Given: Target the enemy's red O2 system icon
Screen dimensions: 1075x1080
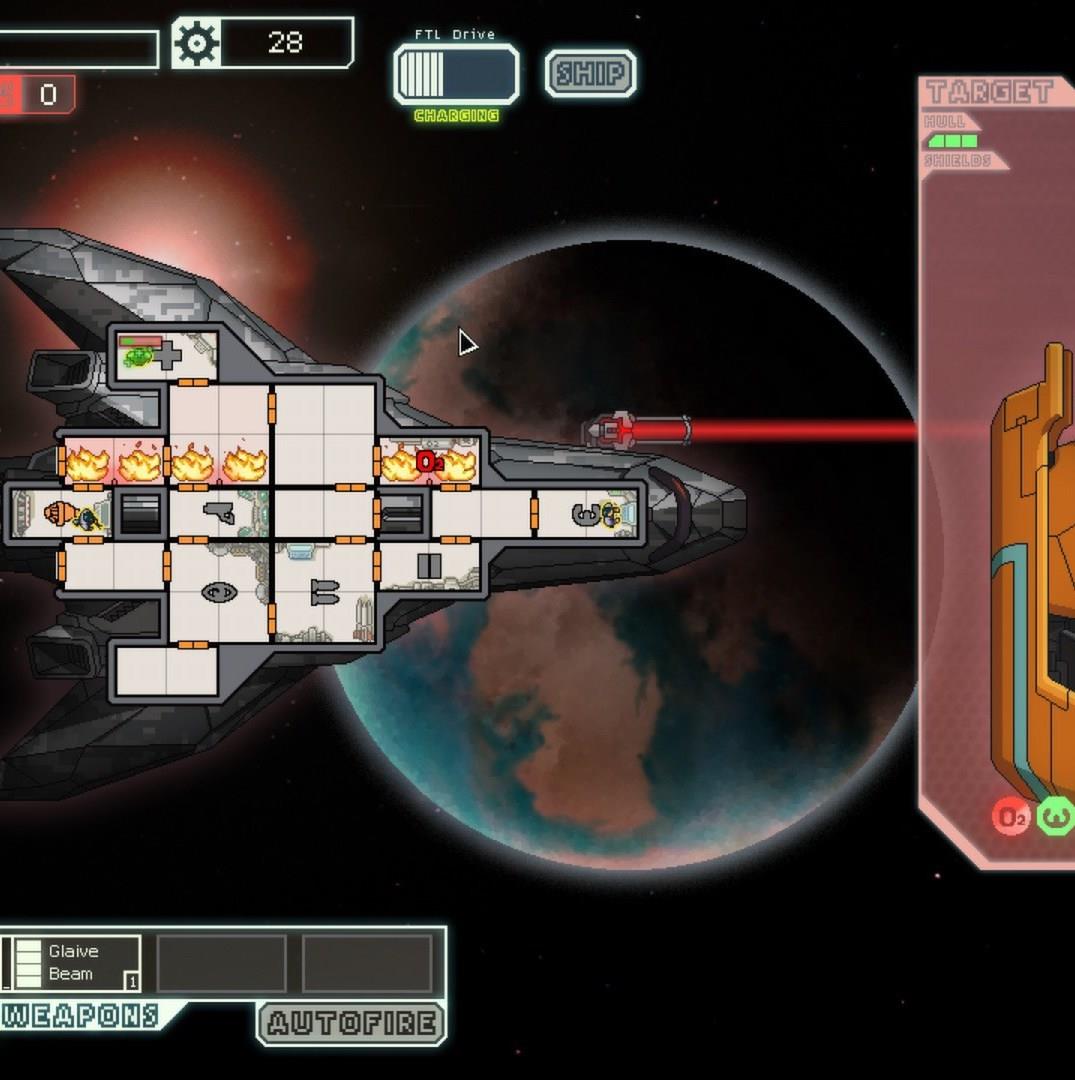Looking at the screenshot, I should pos(1011,818).
